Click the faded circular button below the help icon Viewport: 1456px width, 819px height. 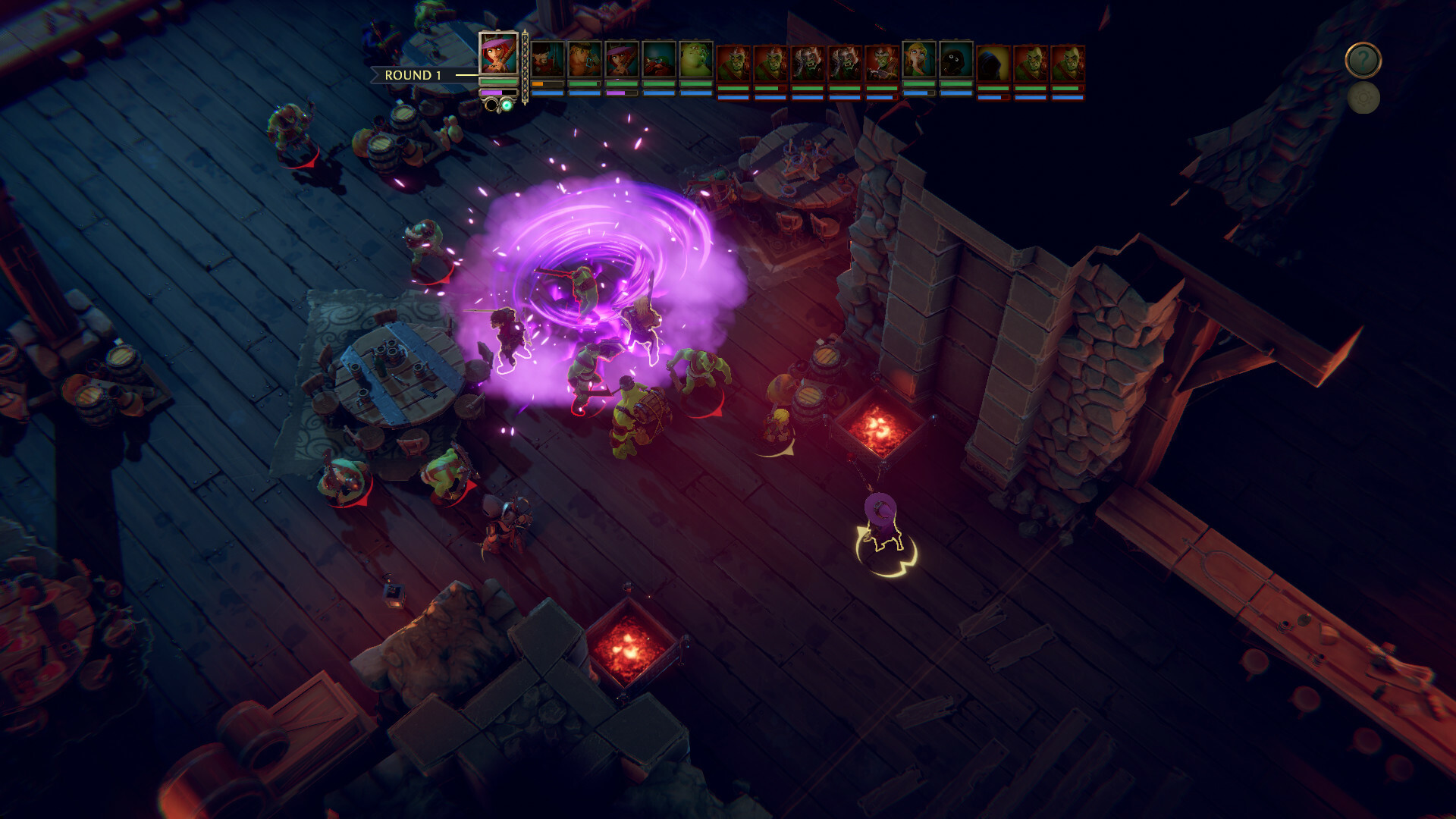tap(1363, 97)
